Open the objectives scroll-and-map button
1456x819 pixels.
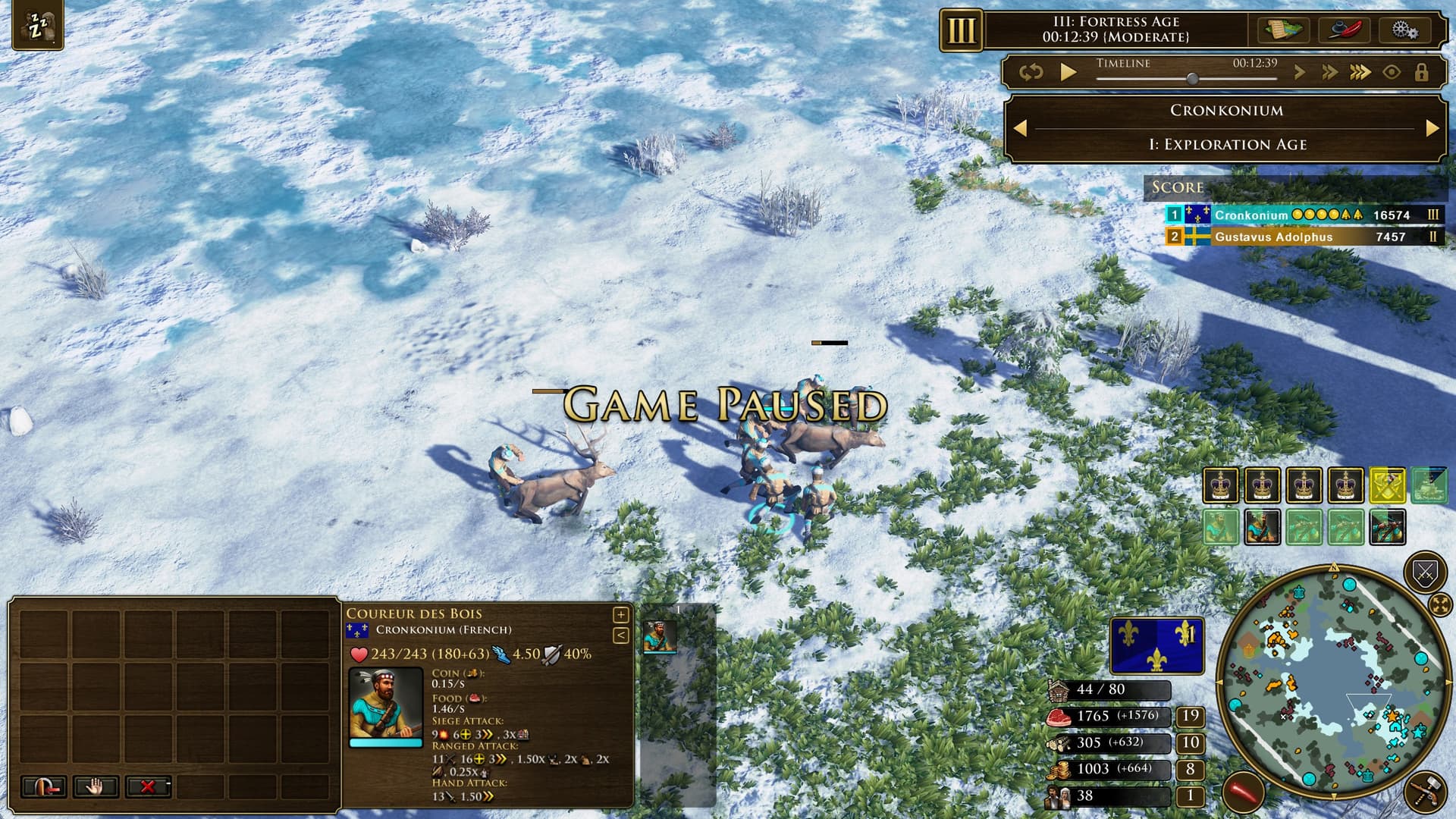point(1284,30)
